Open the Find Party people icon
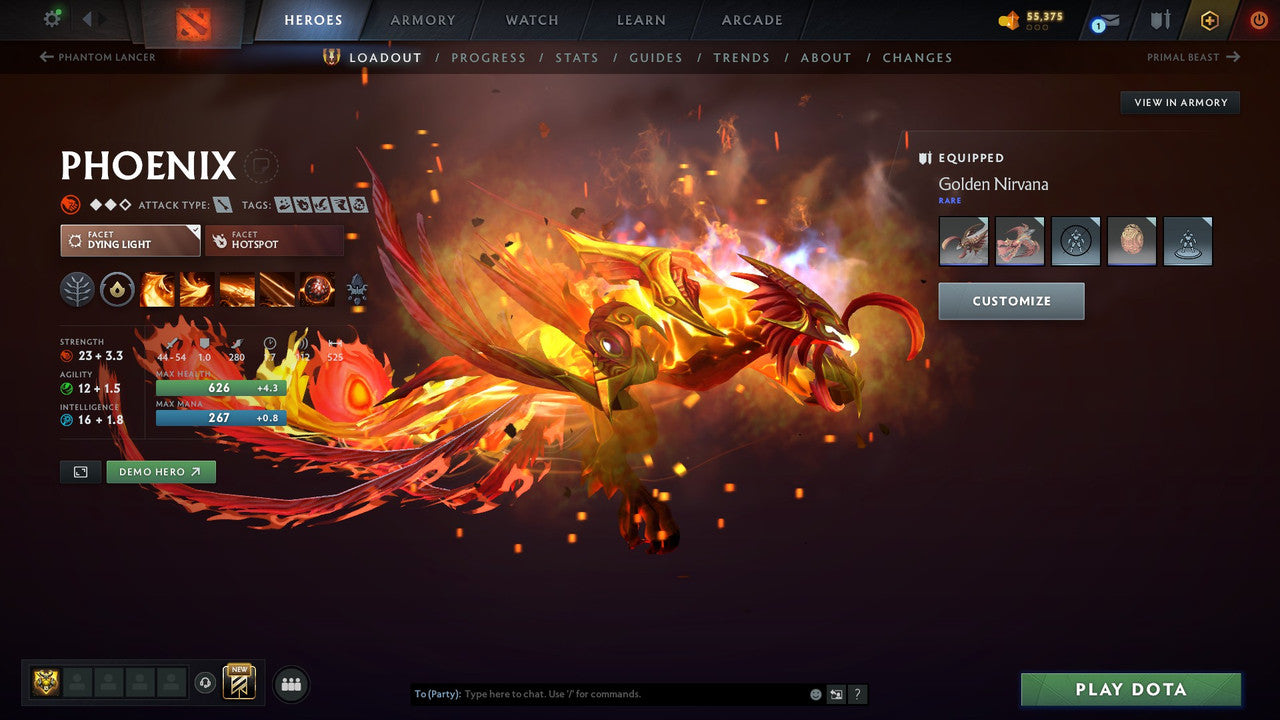1280x720 pixels. coord(289,684)
